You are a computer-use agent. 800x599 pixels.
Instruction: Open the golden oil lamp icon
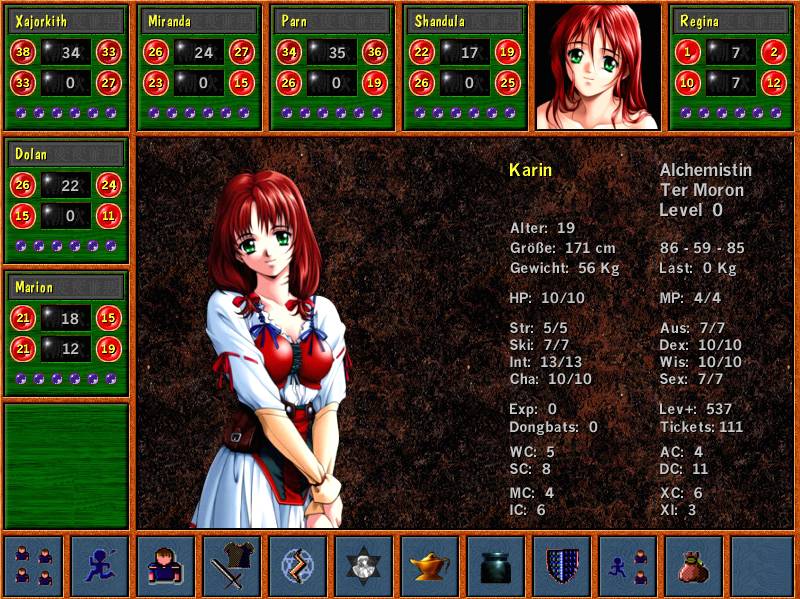[430, 565]
